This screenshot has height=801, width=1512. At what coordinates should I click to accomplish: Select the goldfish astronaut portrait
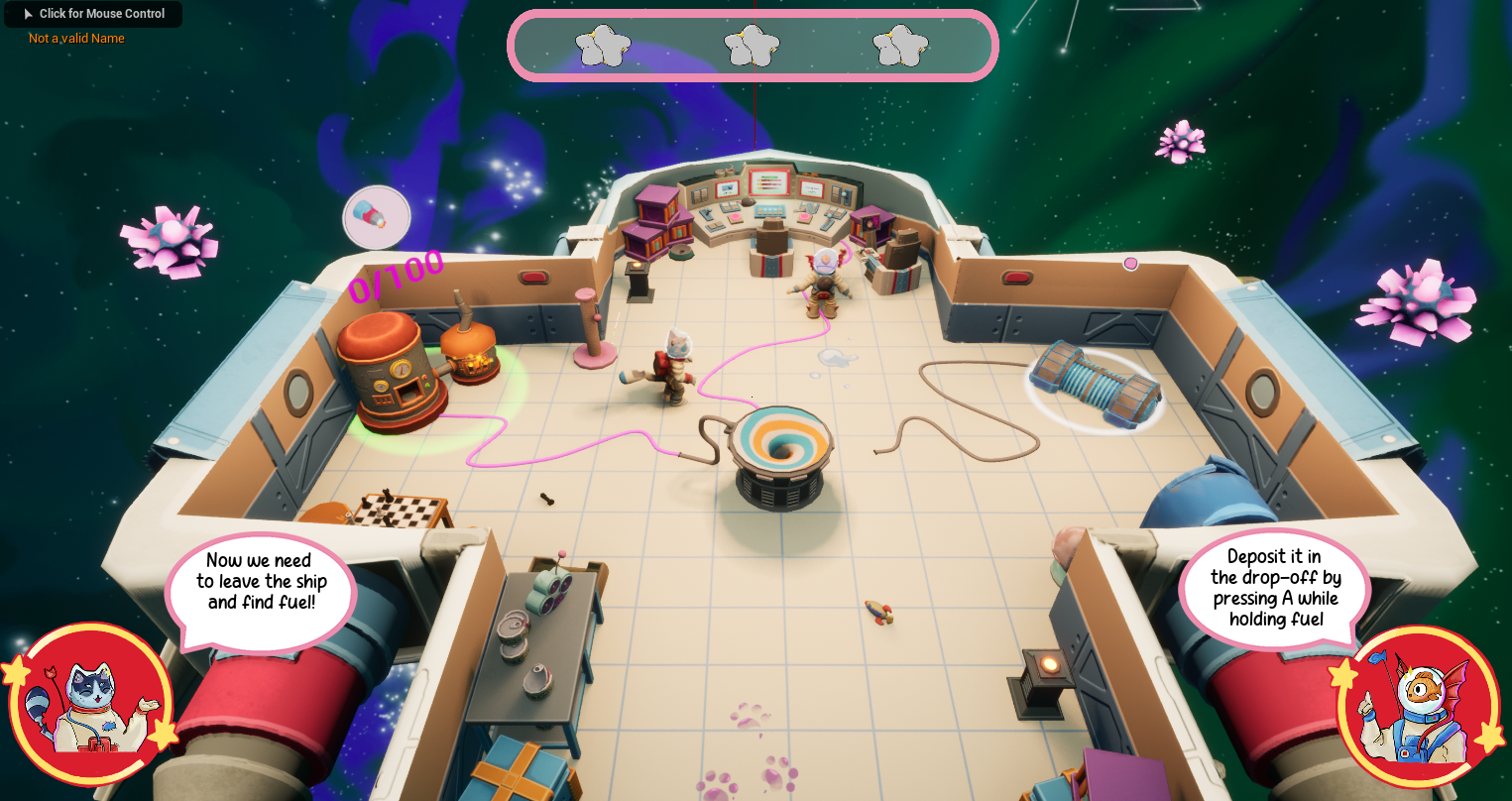click(1419, 708)
